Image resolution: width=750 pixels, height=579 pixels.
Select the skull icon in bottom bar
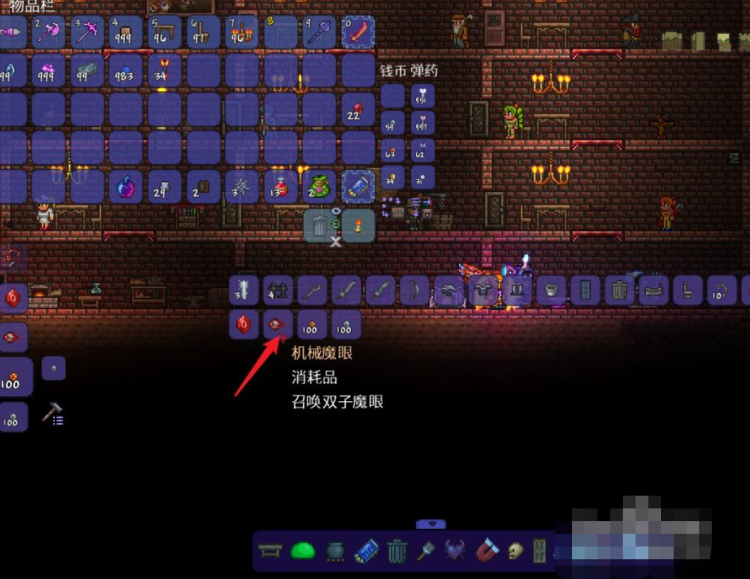(x=516, y=550)
